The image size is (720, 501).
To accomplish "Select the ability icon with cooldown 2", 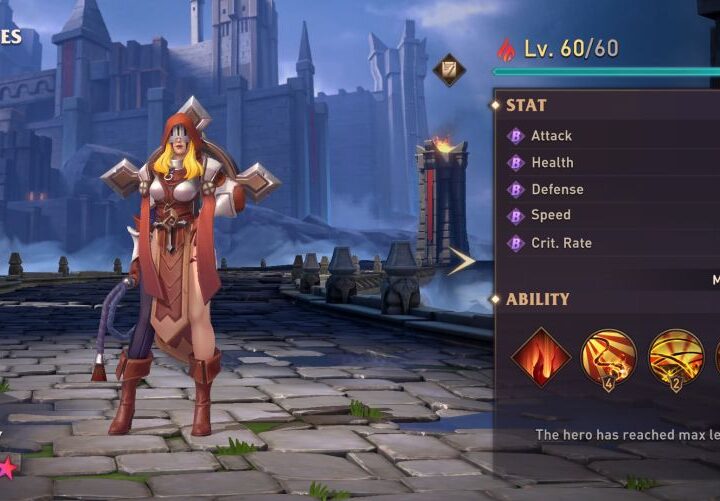I will [x=676, y=357].
